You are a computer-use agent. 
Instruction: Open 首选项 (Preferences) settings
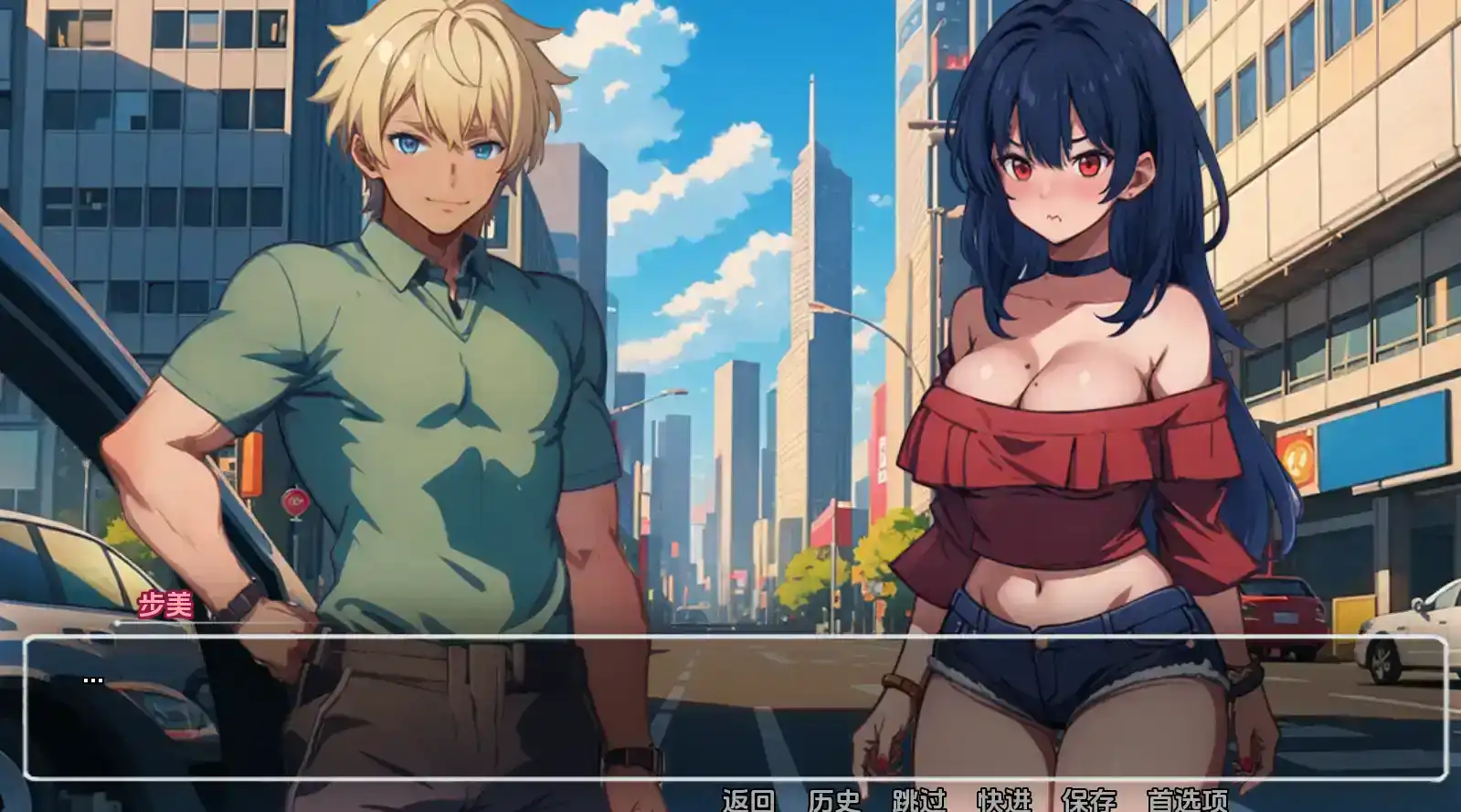[x=1186, y=800]
